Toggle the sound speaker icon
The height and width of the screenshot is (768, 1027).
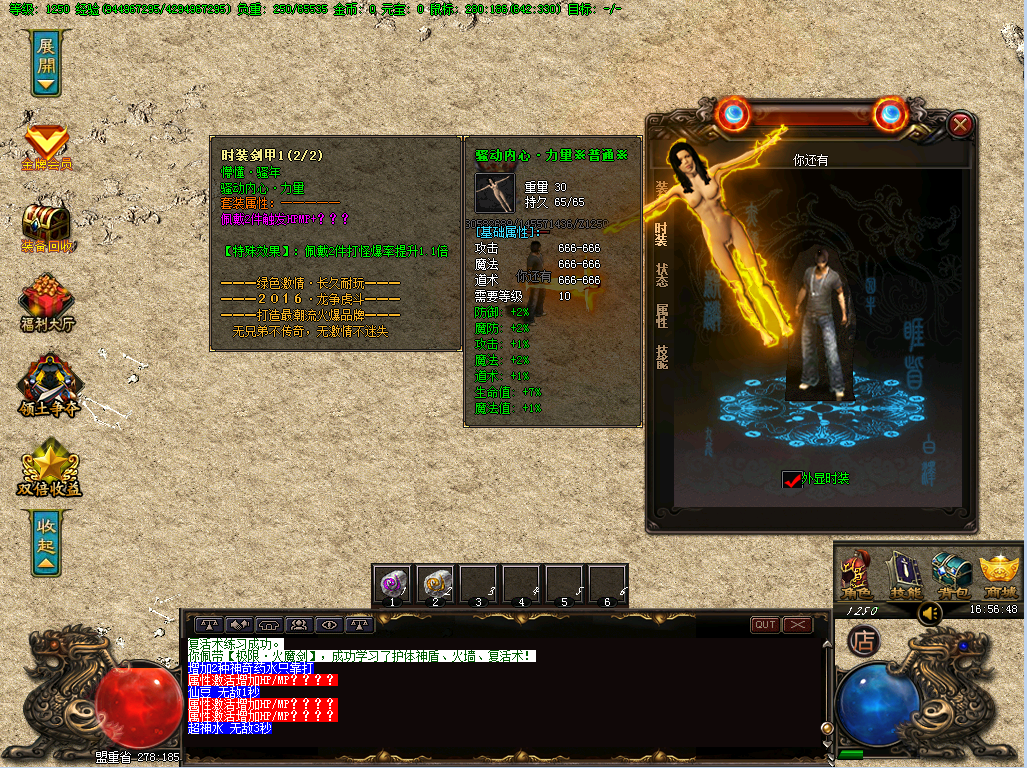(x=930, y=612)
